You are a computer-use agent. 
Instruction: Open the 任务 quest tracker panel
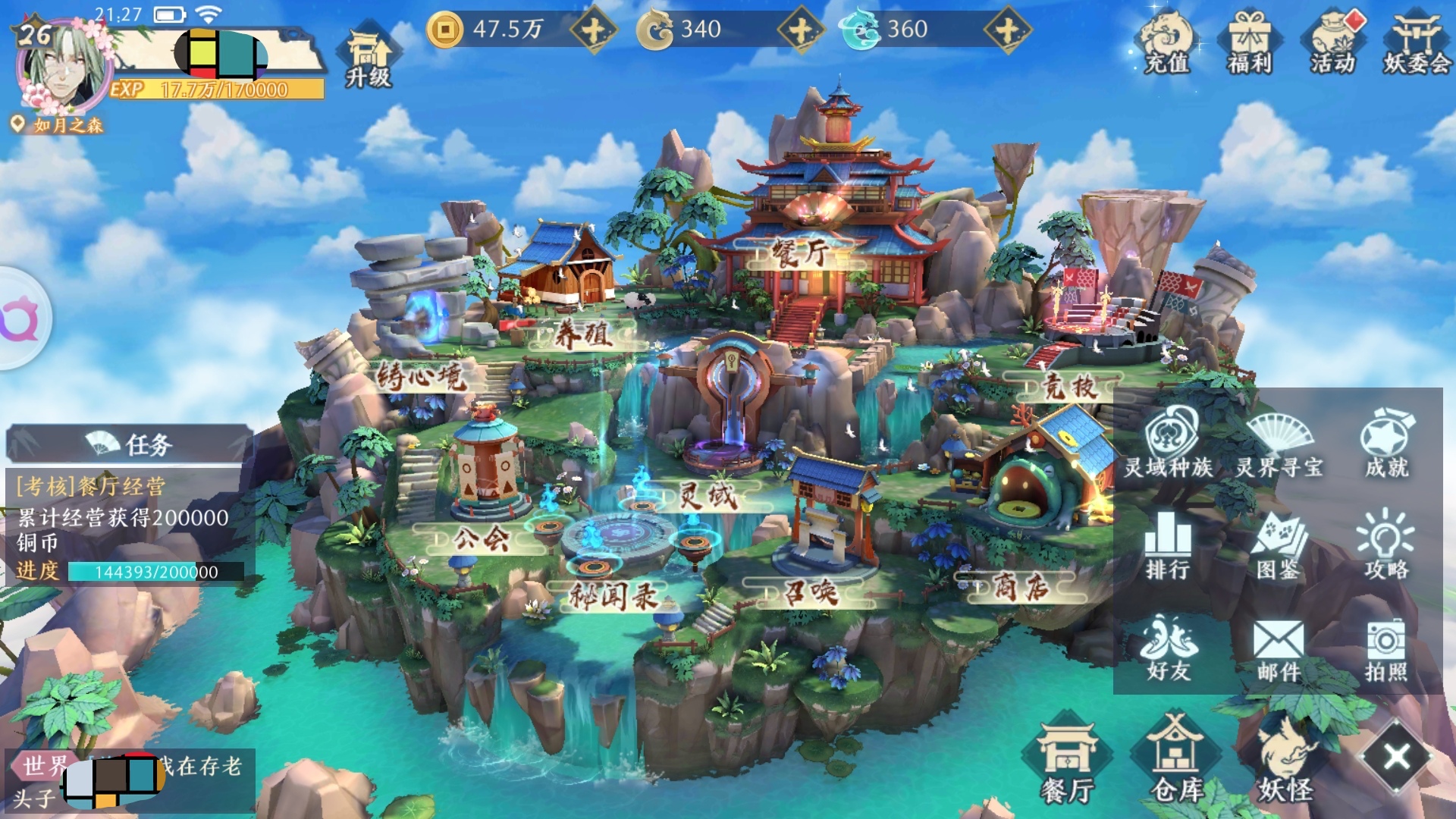(129, 444)
